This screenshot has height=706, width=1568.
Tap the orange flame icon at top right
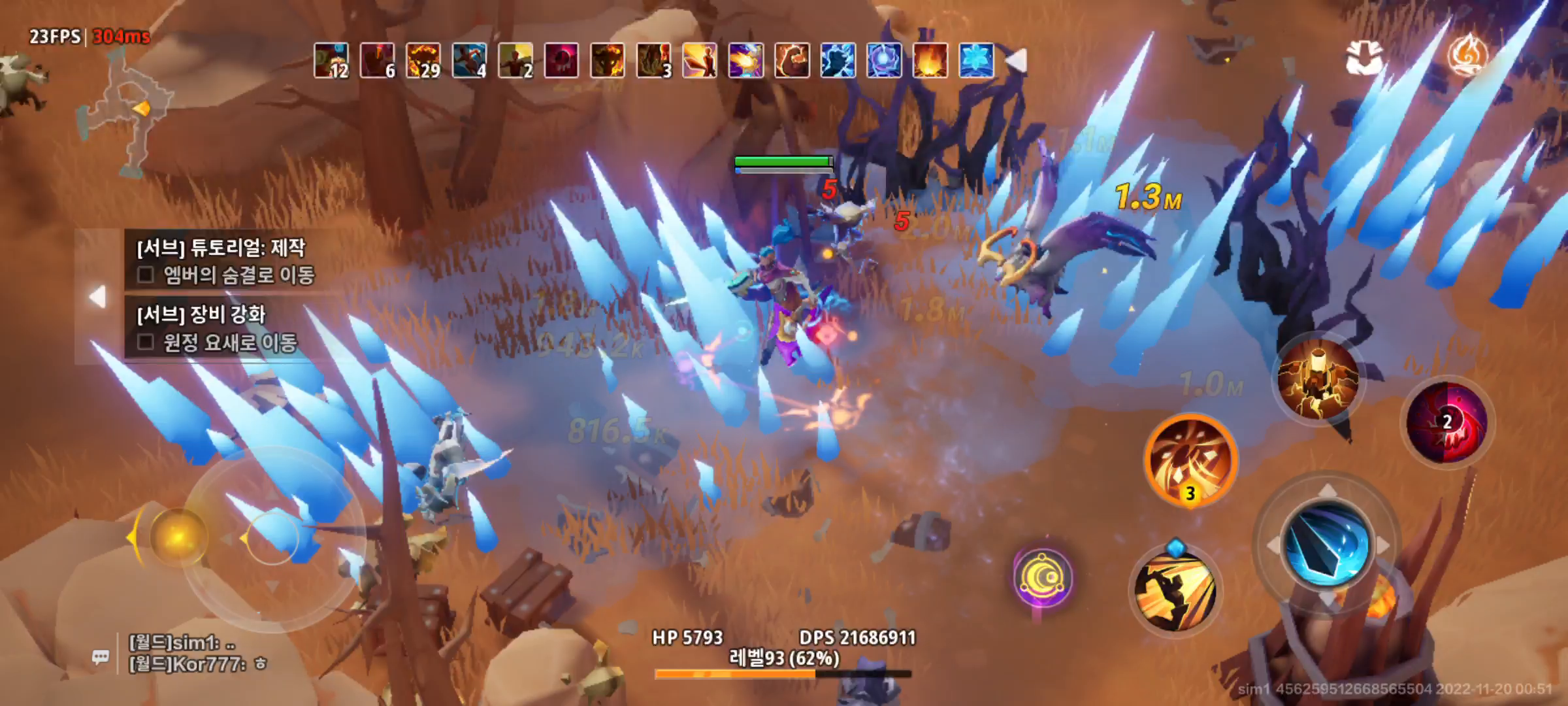[1467, 56]
